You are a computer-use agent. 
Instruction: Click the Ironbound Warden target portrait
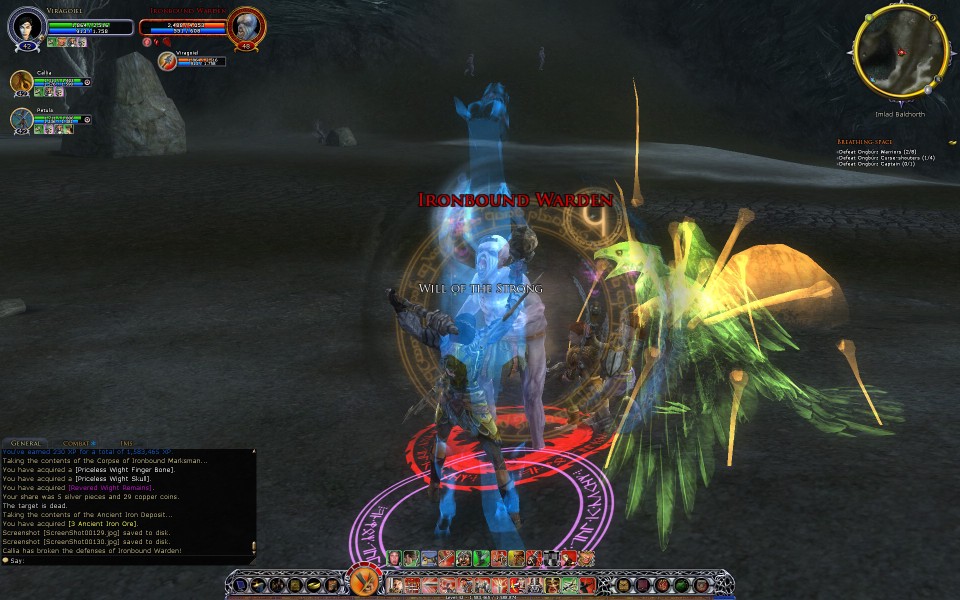pyautogui.click(x=245, y=26)
